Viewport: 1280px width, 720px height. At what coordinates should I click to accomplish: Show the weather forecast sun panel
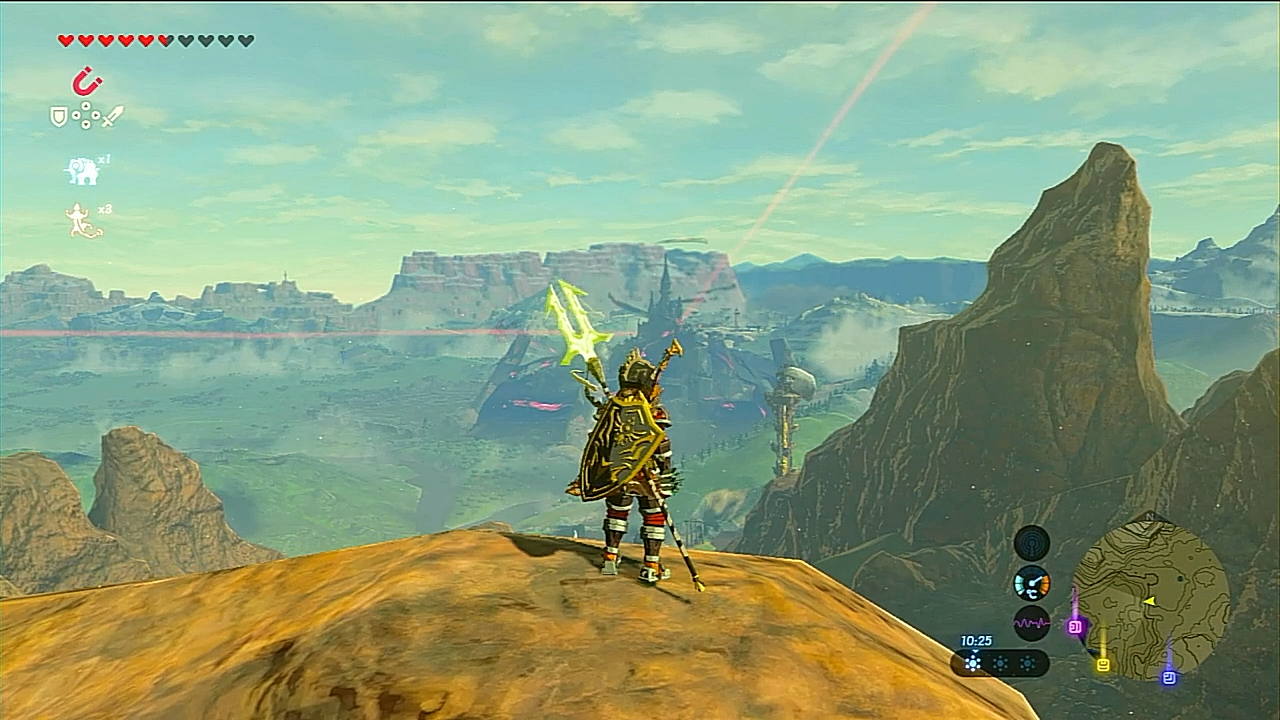tap(998, 663)
